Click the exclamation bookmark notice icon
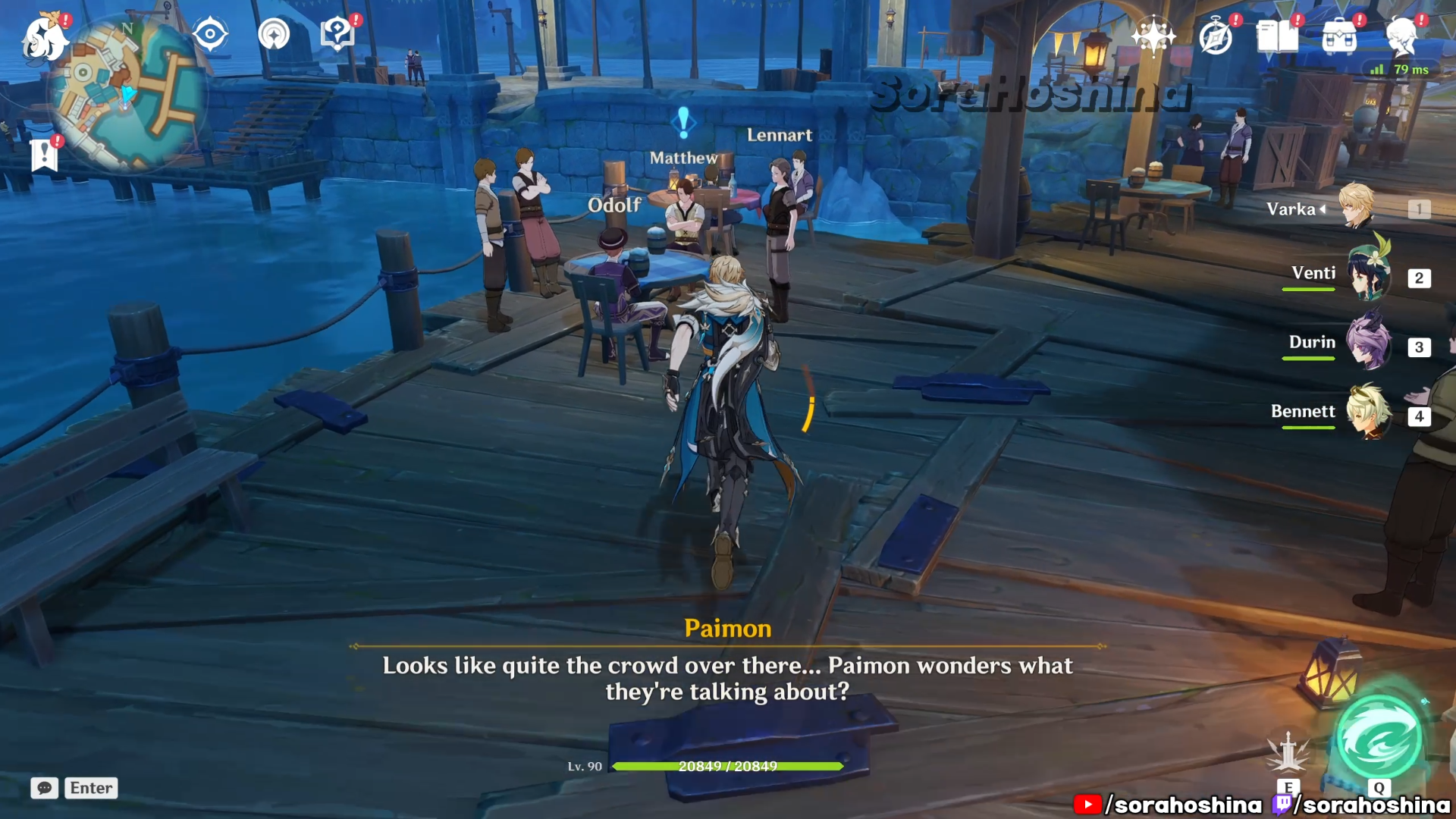The width and height of the screenshot is (1456, 819). pos(45,155)
